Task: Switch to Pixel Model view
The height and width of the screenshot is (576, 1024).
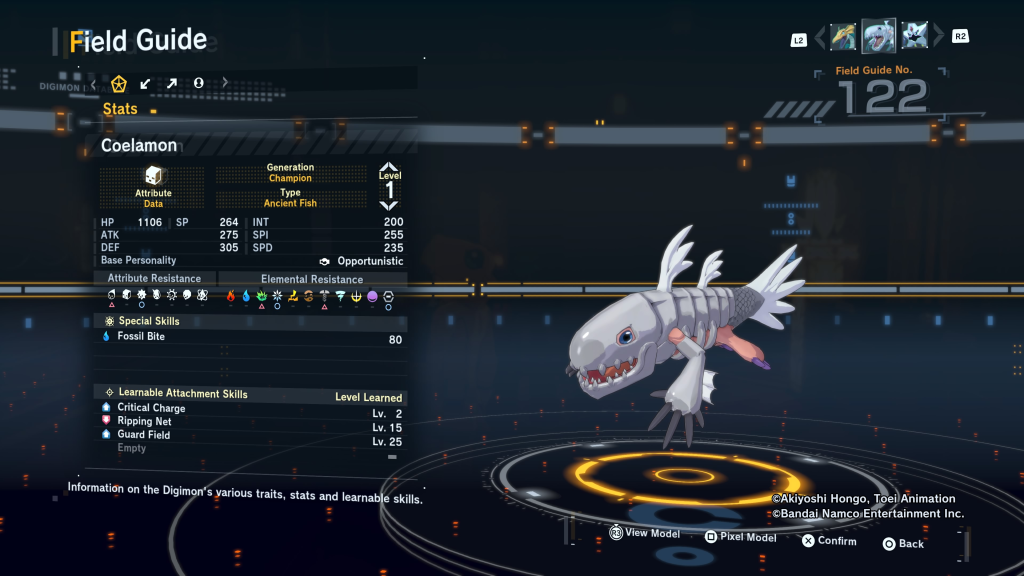Action: [740, 538]
